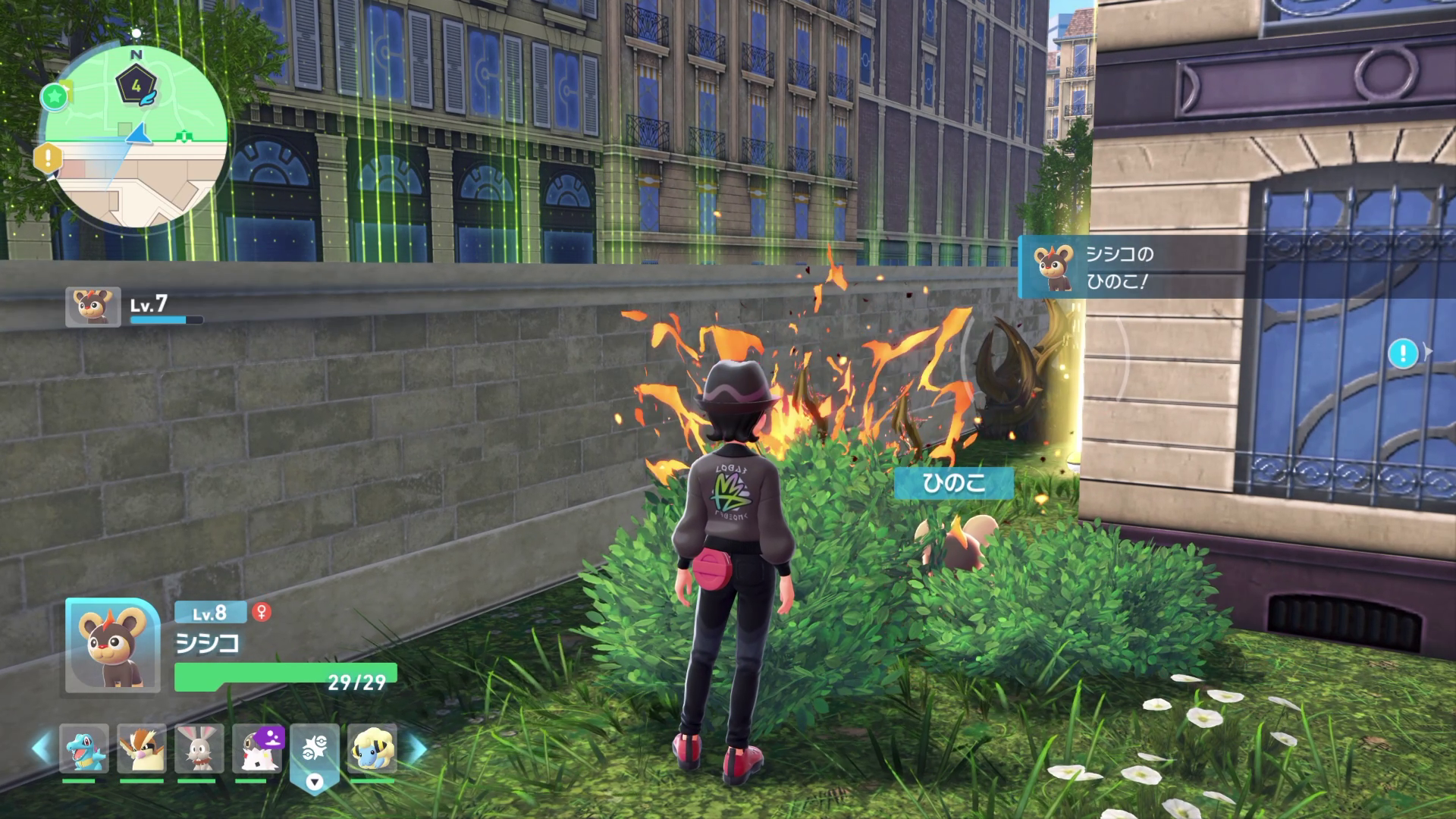Viewport: 1456px width, 819px height.
Task: Select the Wild Zone 4 pentagon marker
Action: click(x=136, y=86)
